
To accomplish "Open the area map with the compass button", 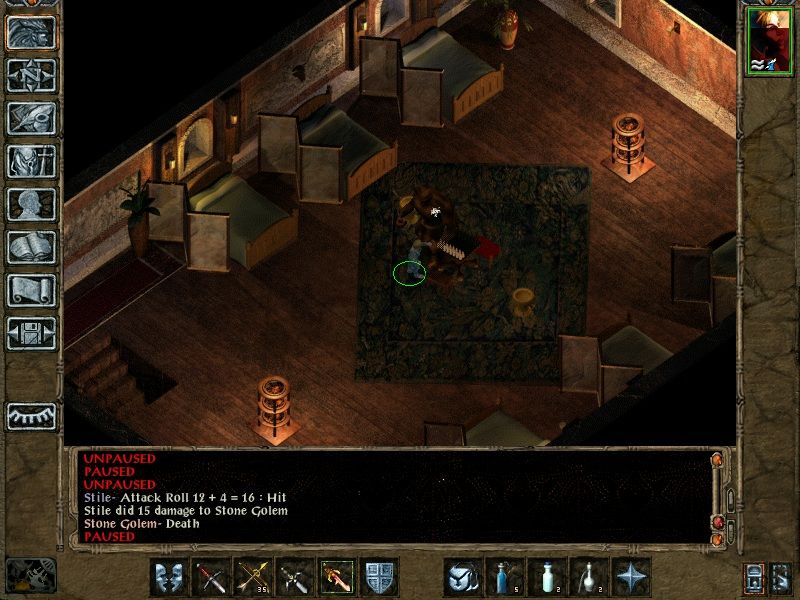I will (31, 75).
